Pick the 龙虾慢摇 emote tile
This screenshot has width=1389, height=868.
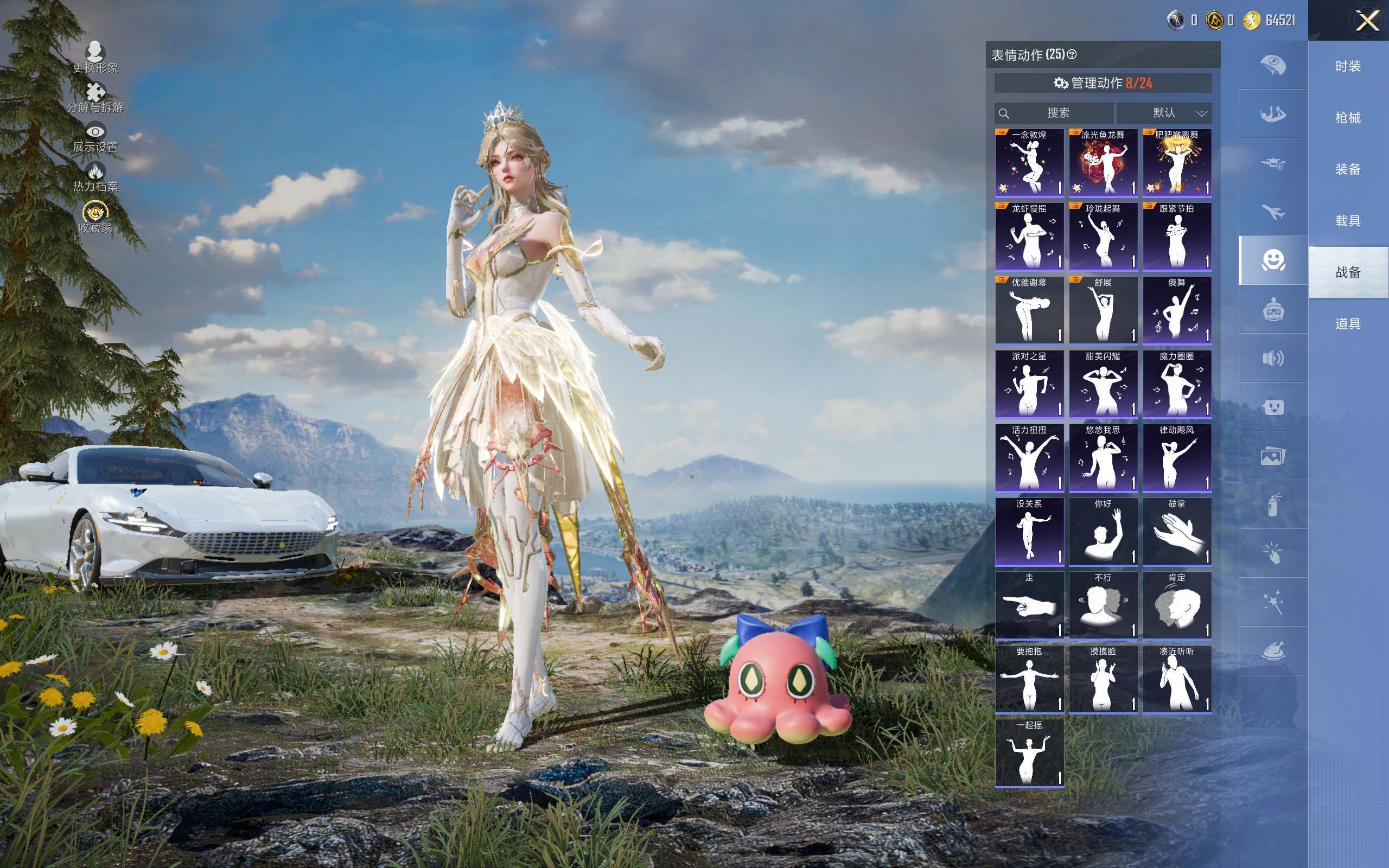point(1029,236)
